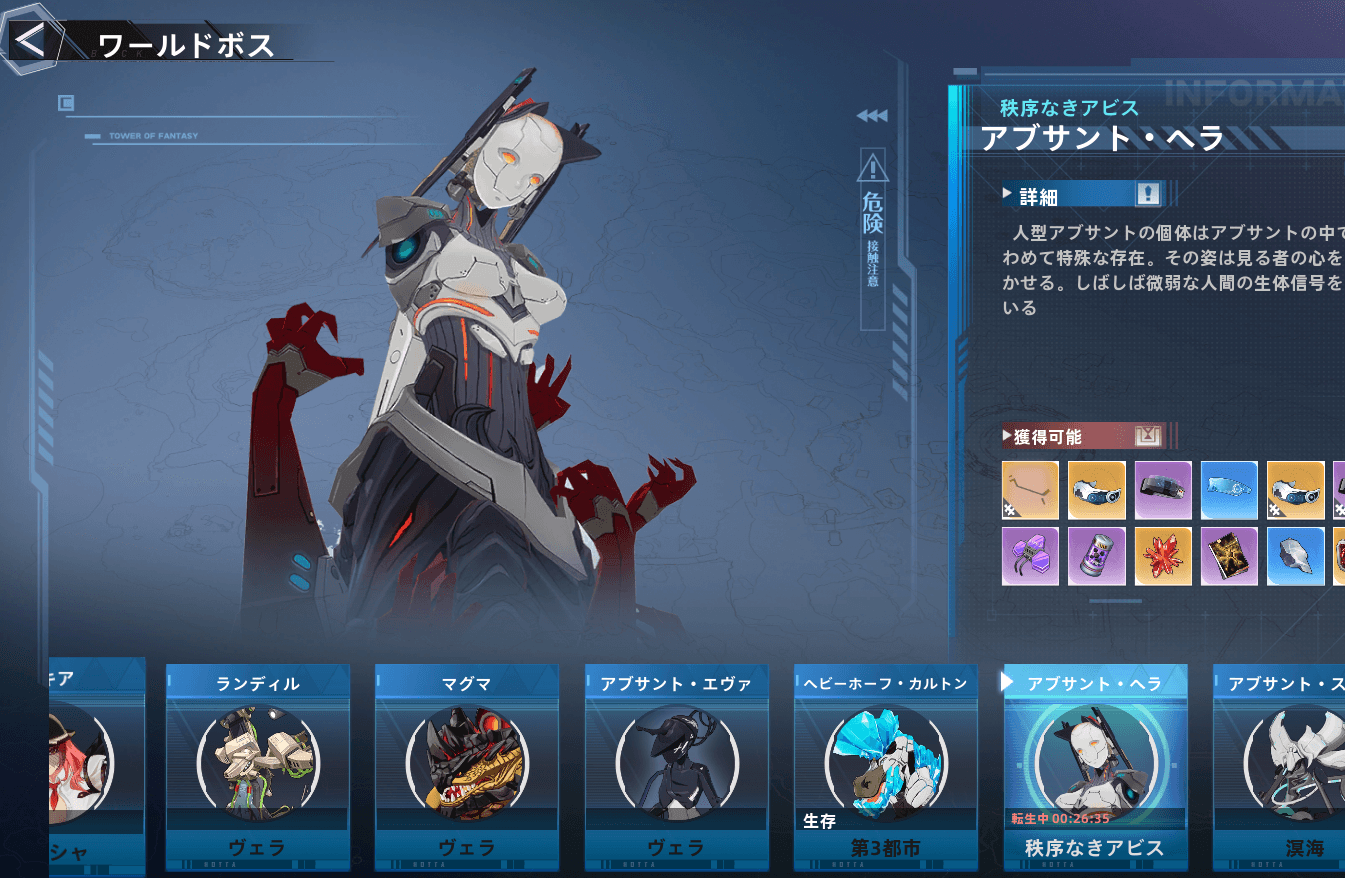The image size is (1345, 878).
Task: Inspect the blue translucent visor reward
Action: [x=1229, y=490]
